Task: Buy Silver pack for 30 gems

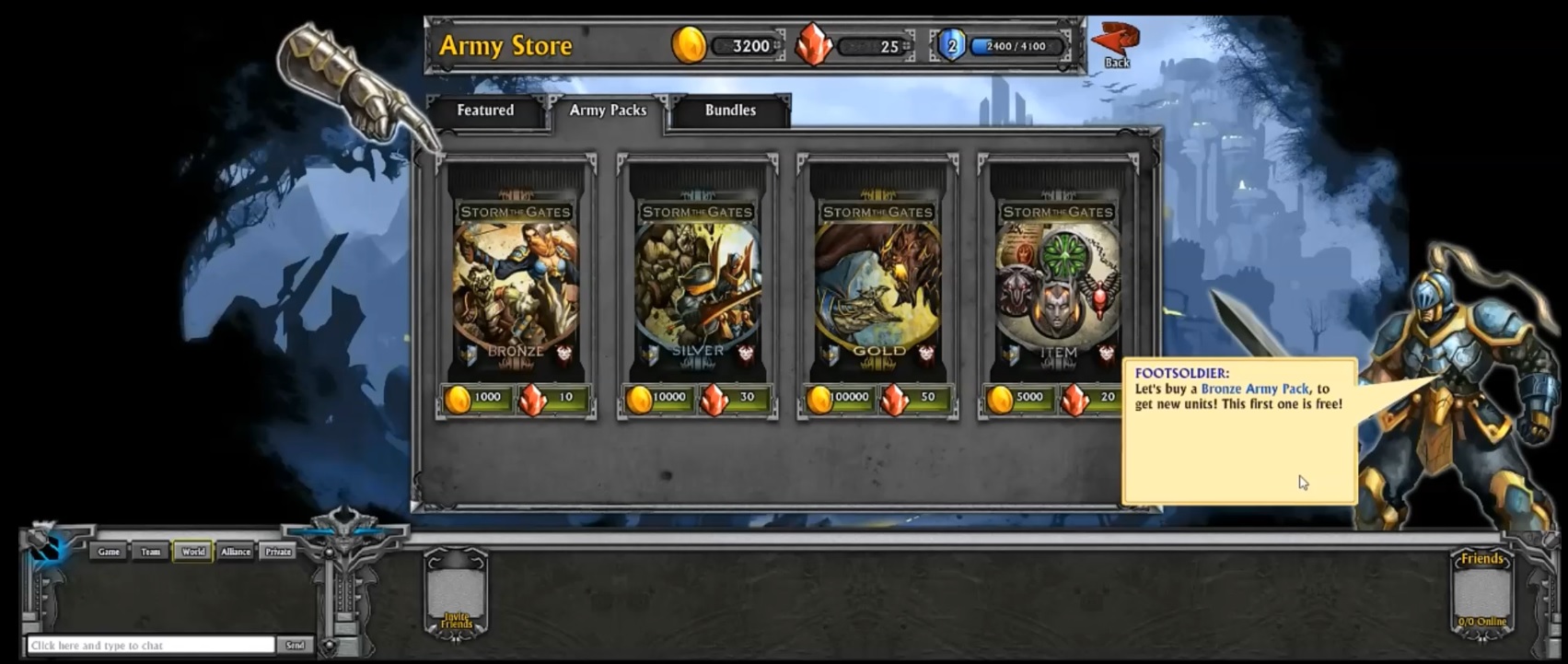Action: [735, 398]
